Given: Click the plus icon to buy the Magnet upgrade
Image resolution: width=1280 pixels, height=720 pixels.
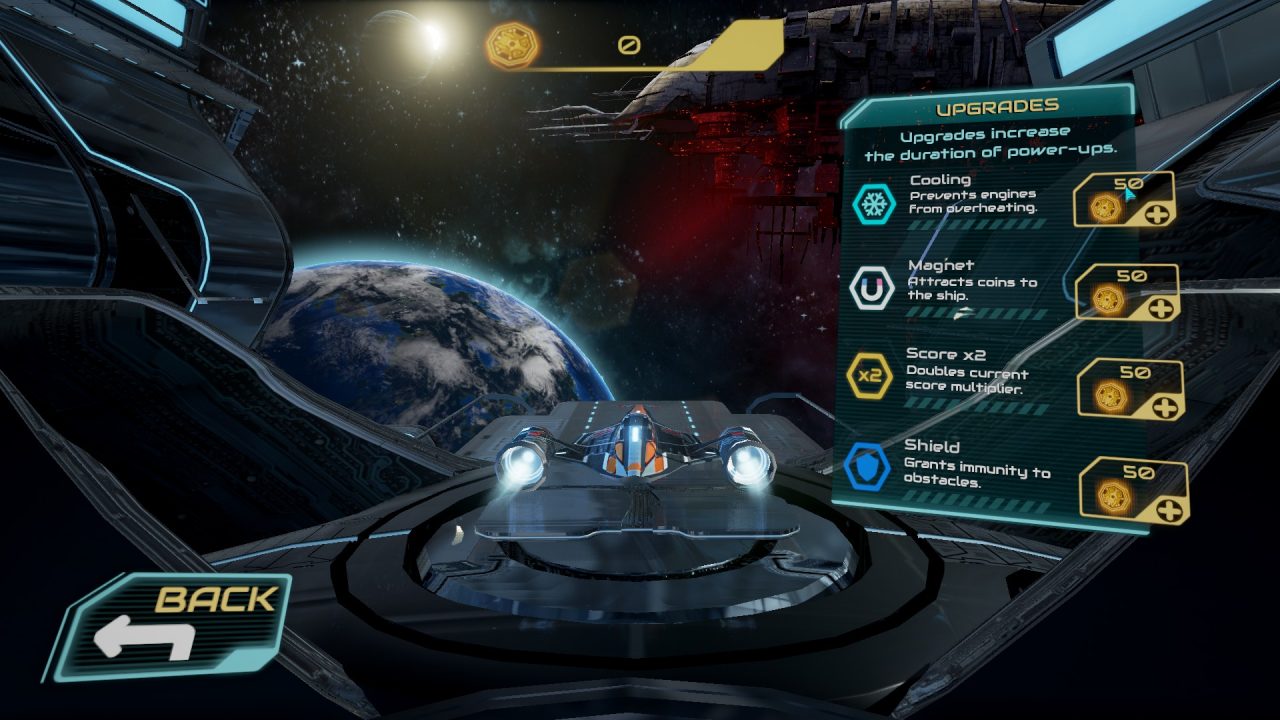Looking at the screenshot, I should click(x=1163, y=308).
